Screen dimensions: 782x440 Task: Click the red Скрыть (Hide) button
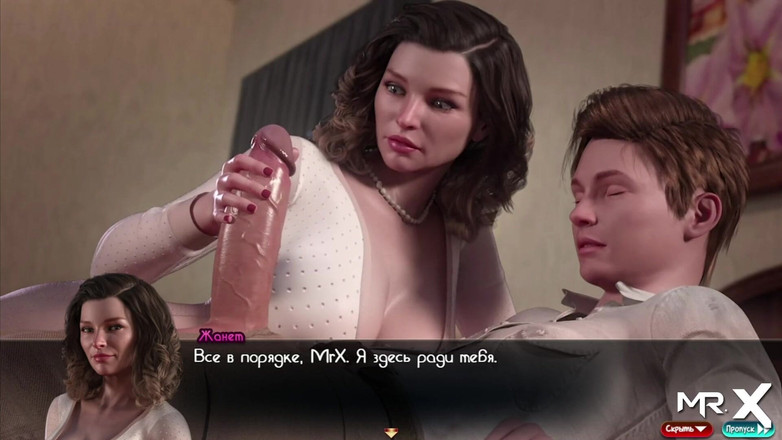coord(686,429)
